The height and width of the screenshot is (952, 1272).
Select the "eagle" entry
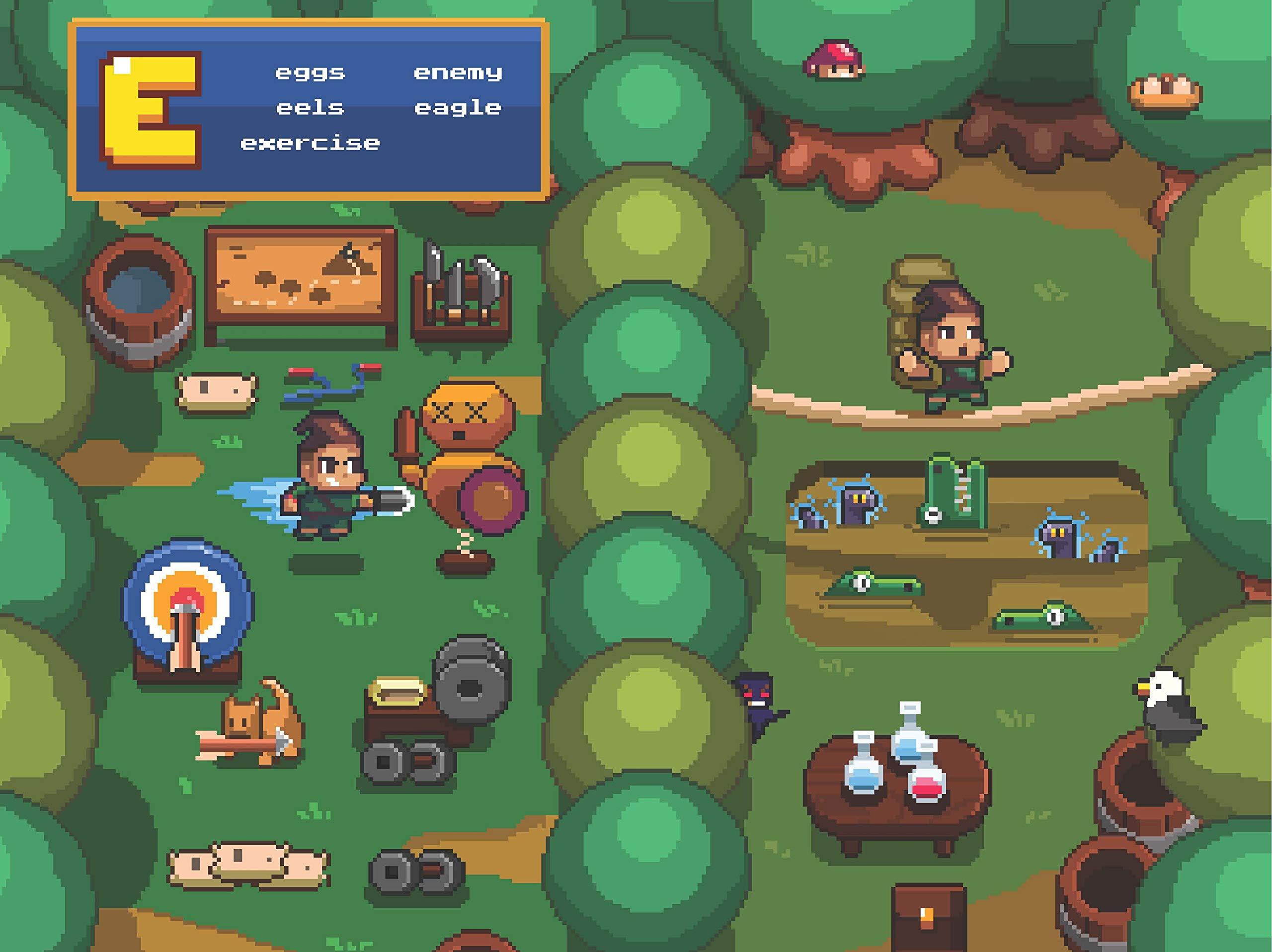click(458, 108)
